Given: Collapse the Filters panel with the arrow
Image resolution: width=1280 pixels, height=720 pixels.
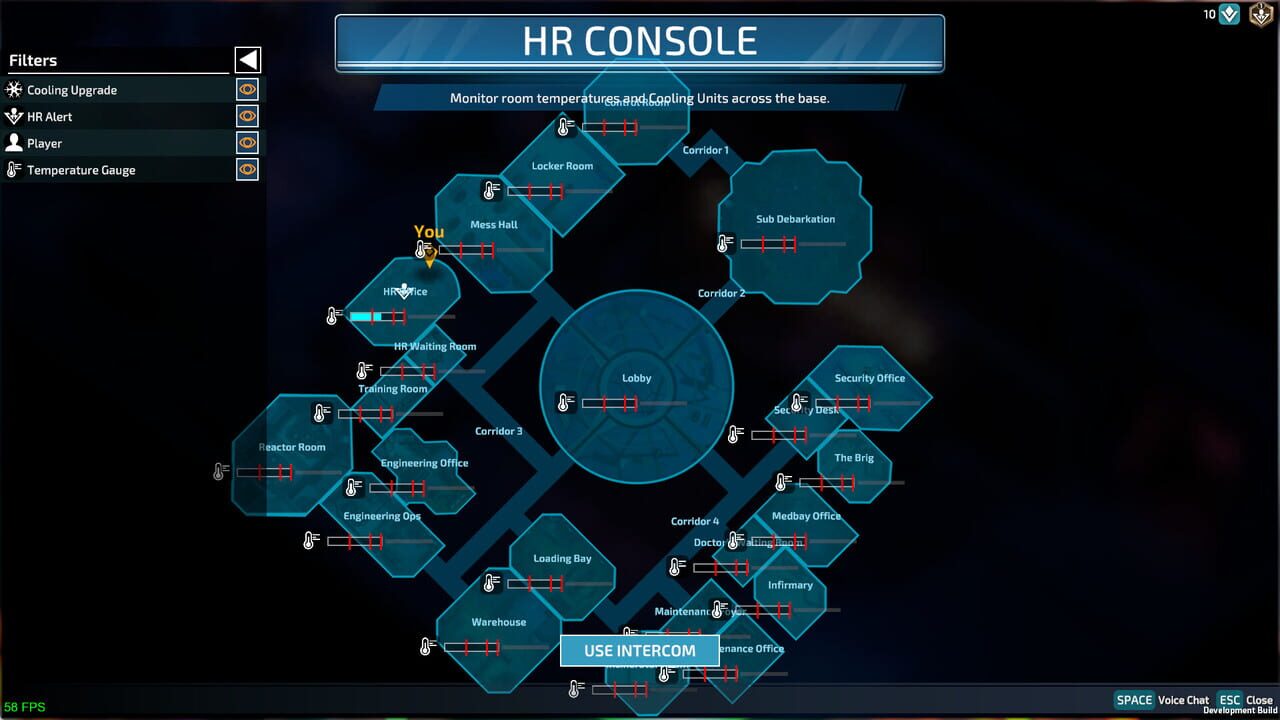Looking at the screenshot, I should [246, 58].
